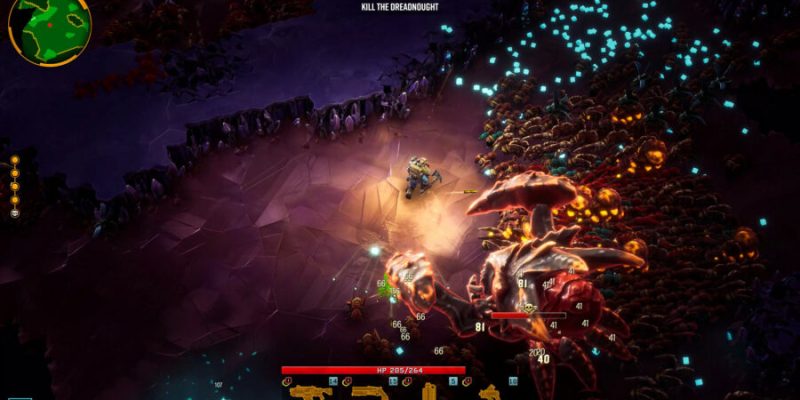800x400 pixels.
Task: Select the shotgun weapon slot
Action: pyautogui.click(x=369, y=392)
